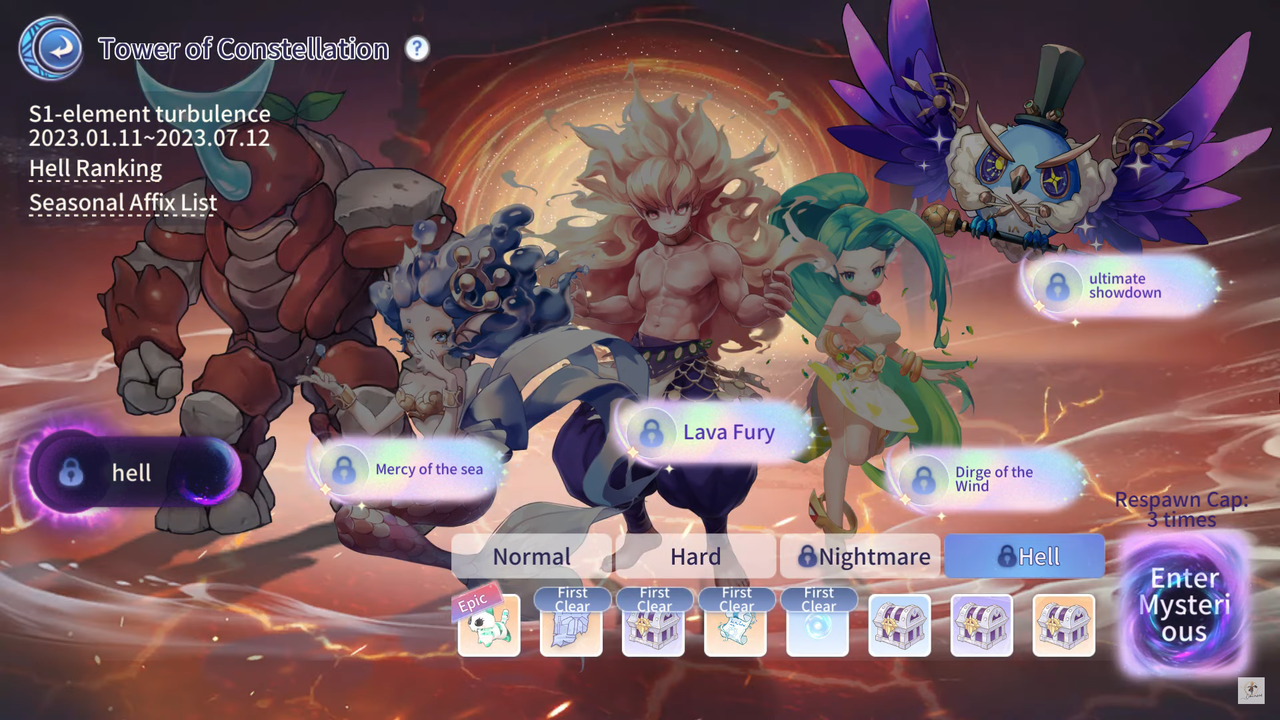Choose the Mercy of the sea stage
The width and height of the screenshot is (1280, 720).
point(408,469)
